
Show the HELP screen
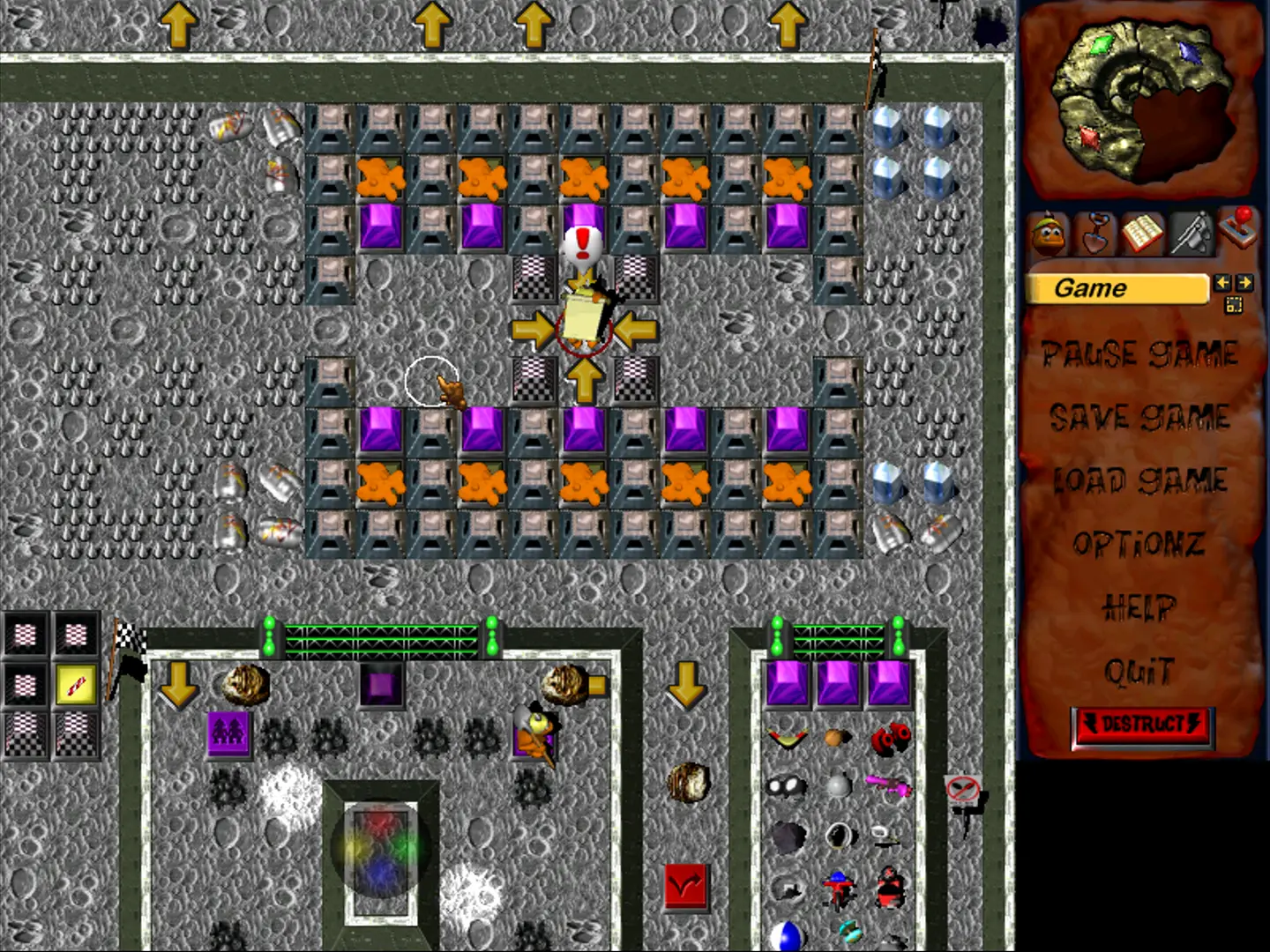(1139, 607)
